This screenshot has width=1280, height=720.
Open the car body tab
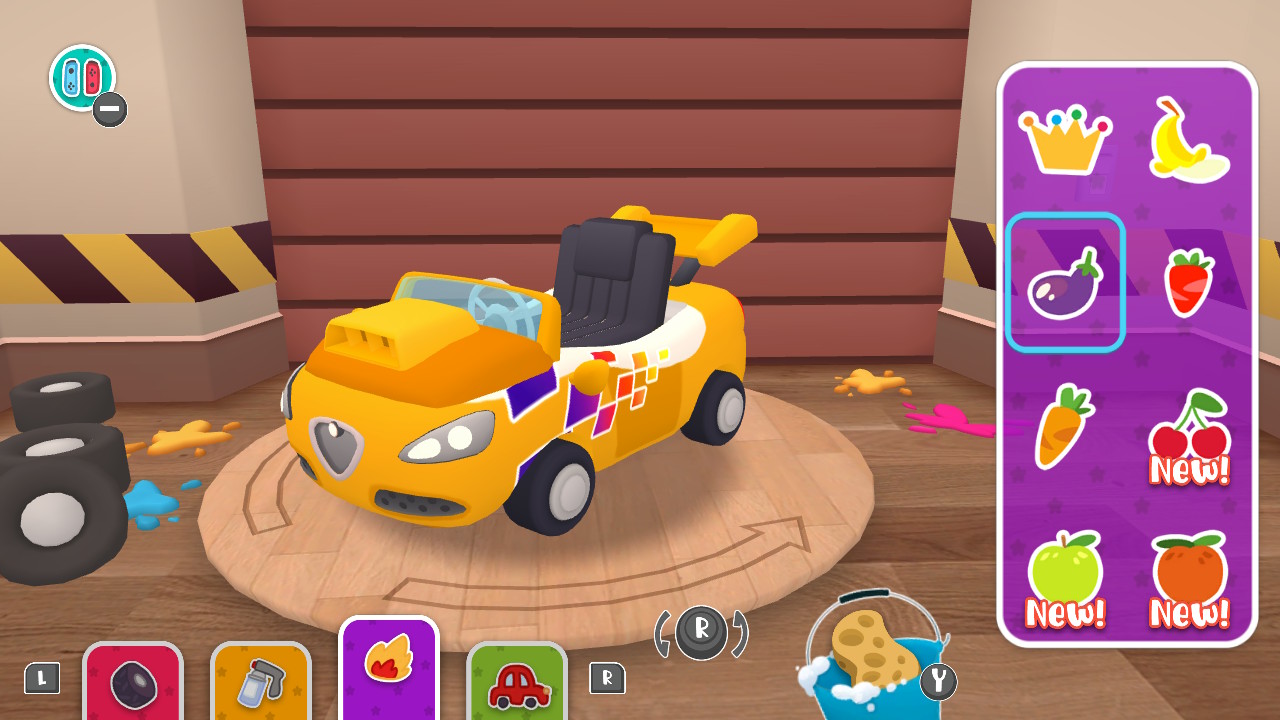[517, 685]
